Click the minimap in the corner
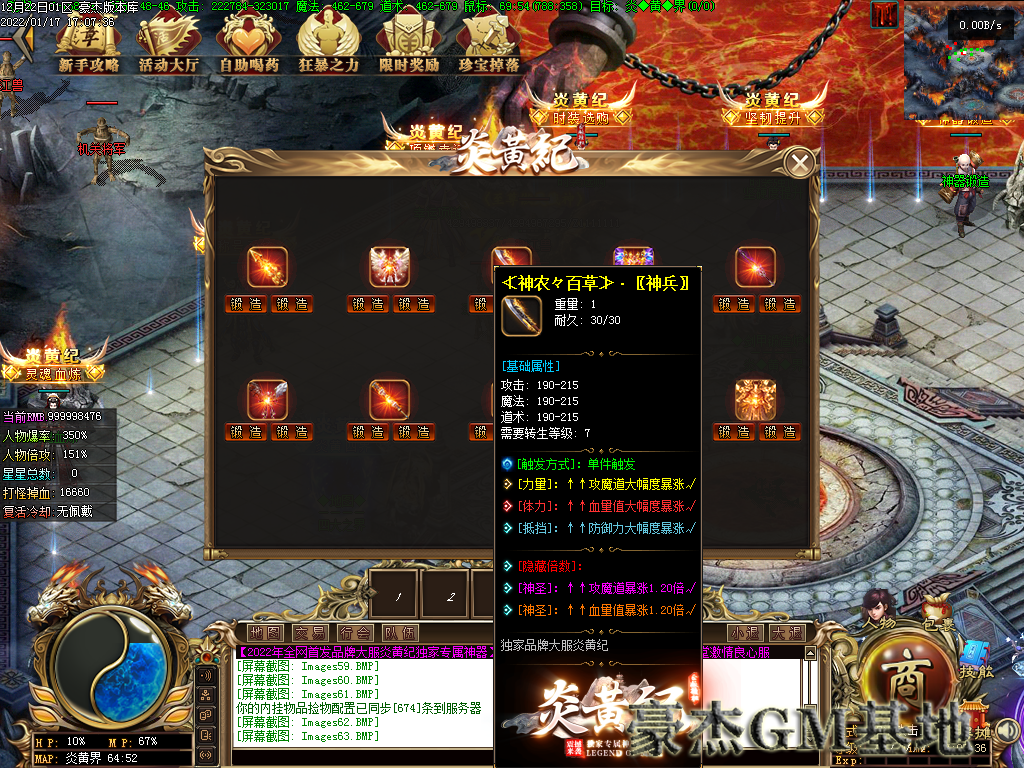The height and width of the screenshot is (768, 1024). [962, 62]
